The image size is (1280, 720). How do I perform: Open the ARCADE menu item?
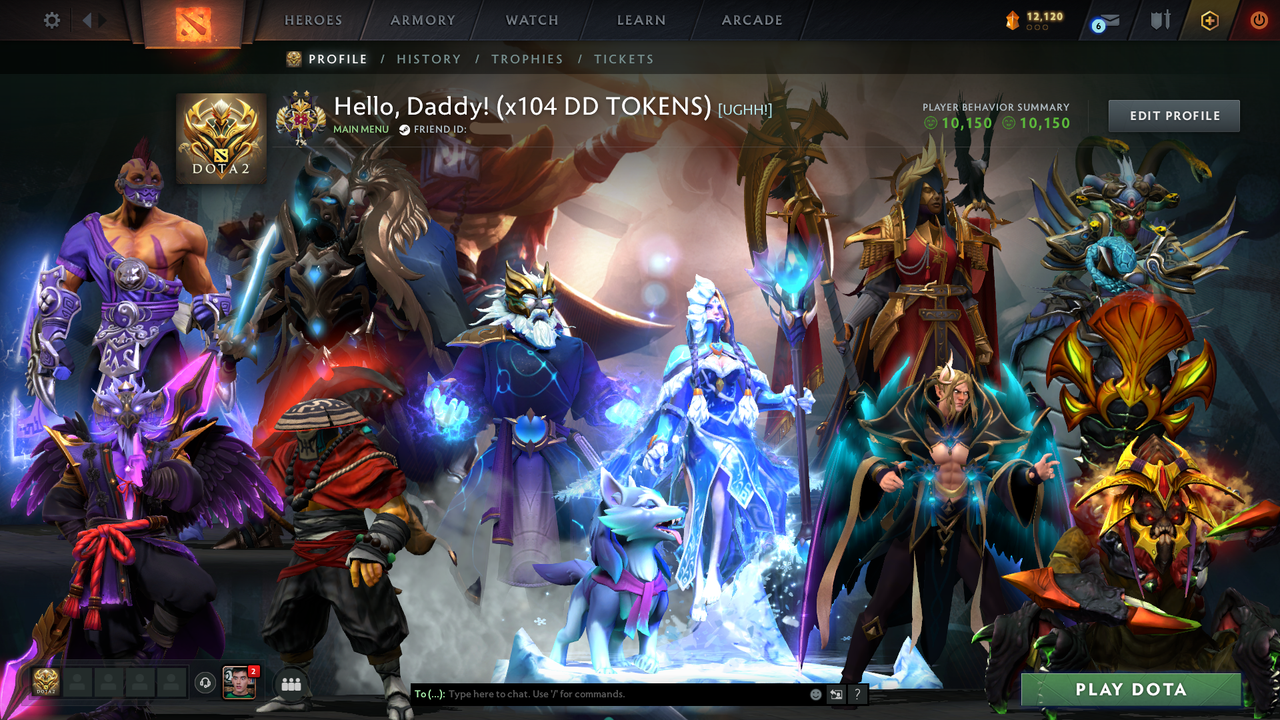click(751, 19)
